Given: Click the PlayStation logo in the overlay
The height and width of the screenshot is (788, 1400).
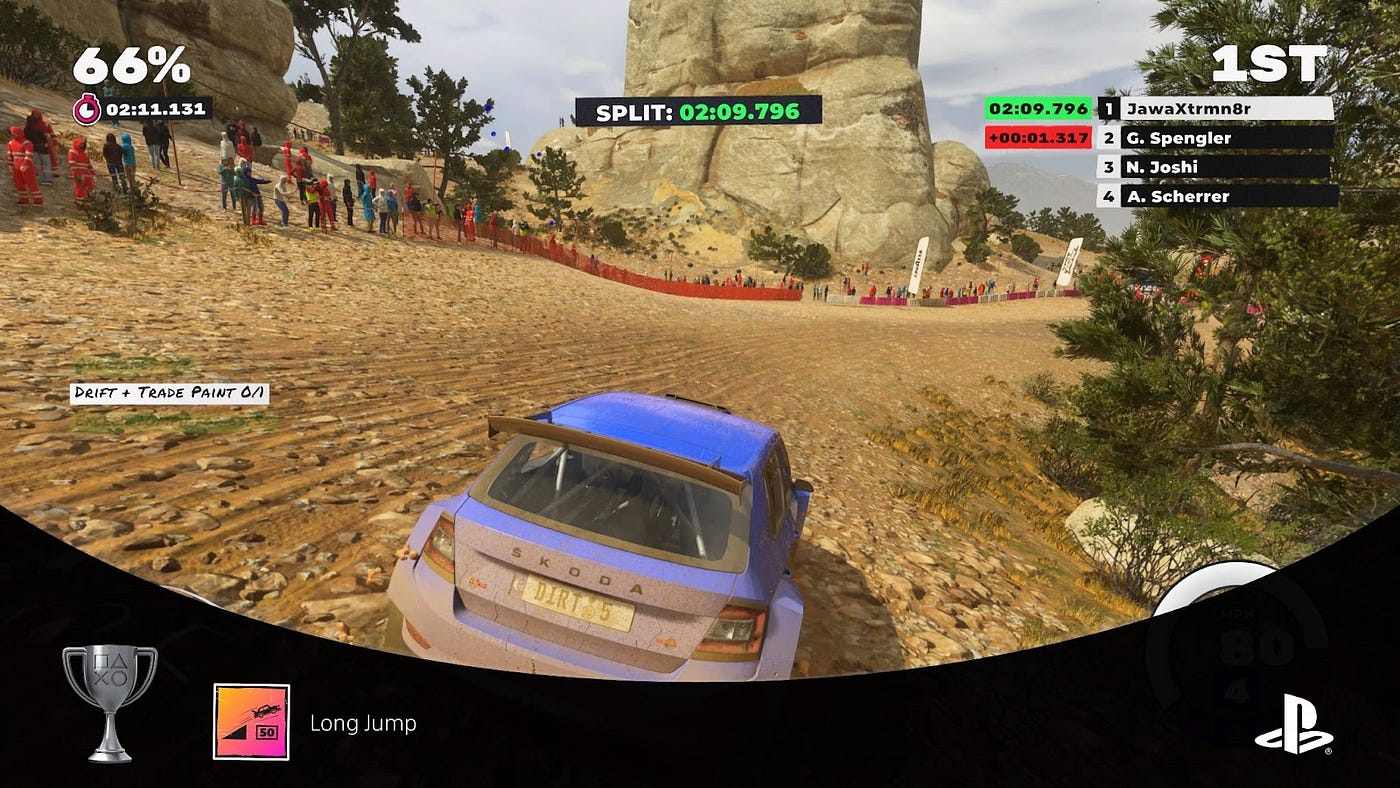Looking at the screenshot, I should tap(1293, 724).
